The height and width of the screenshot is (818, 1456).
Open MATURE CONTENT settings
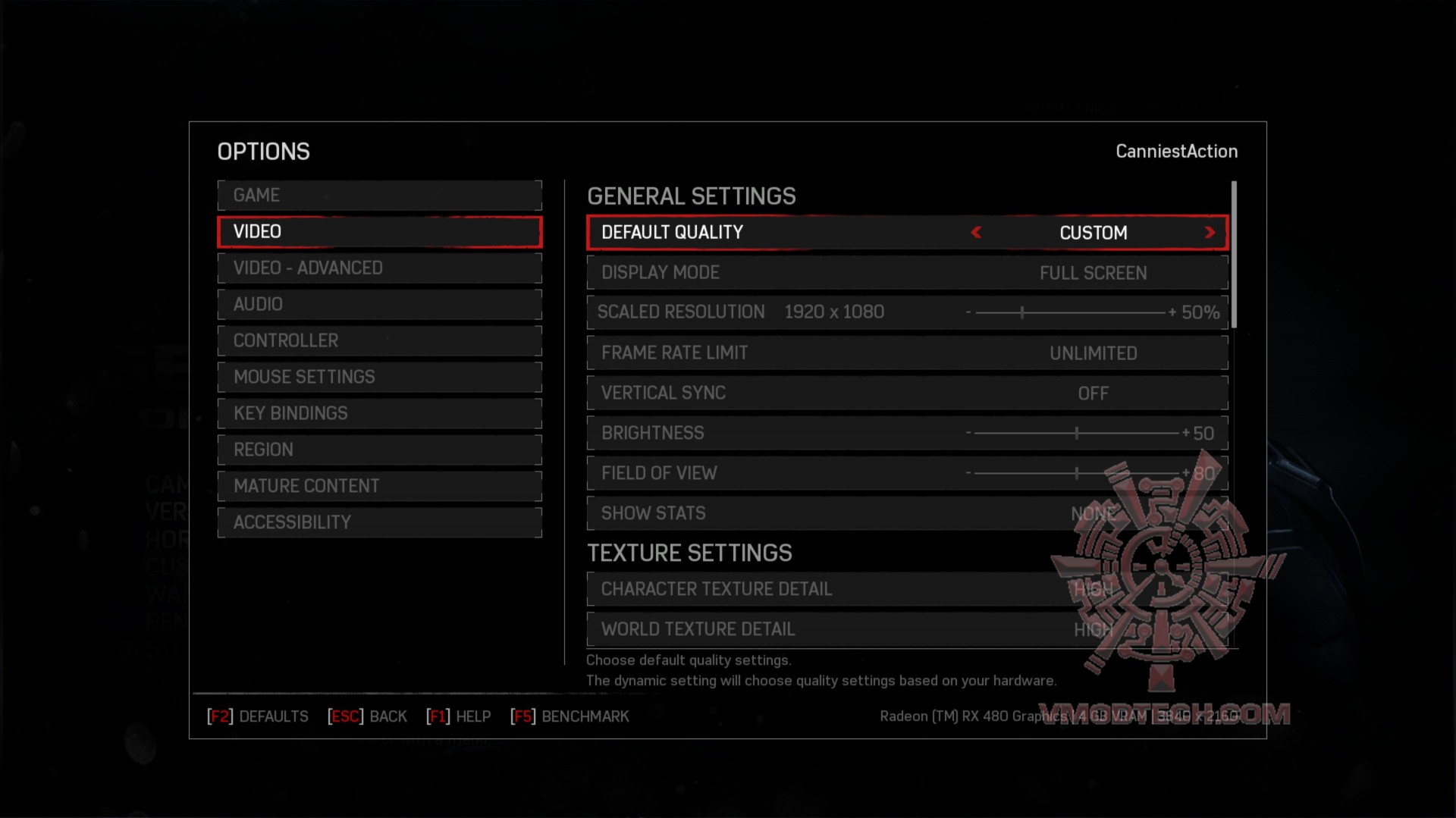tap(379, 486)
